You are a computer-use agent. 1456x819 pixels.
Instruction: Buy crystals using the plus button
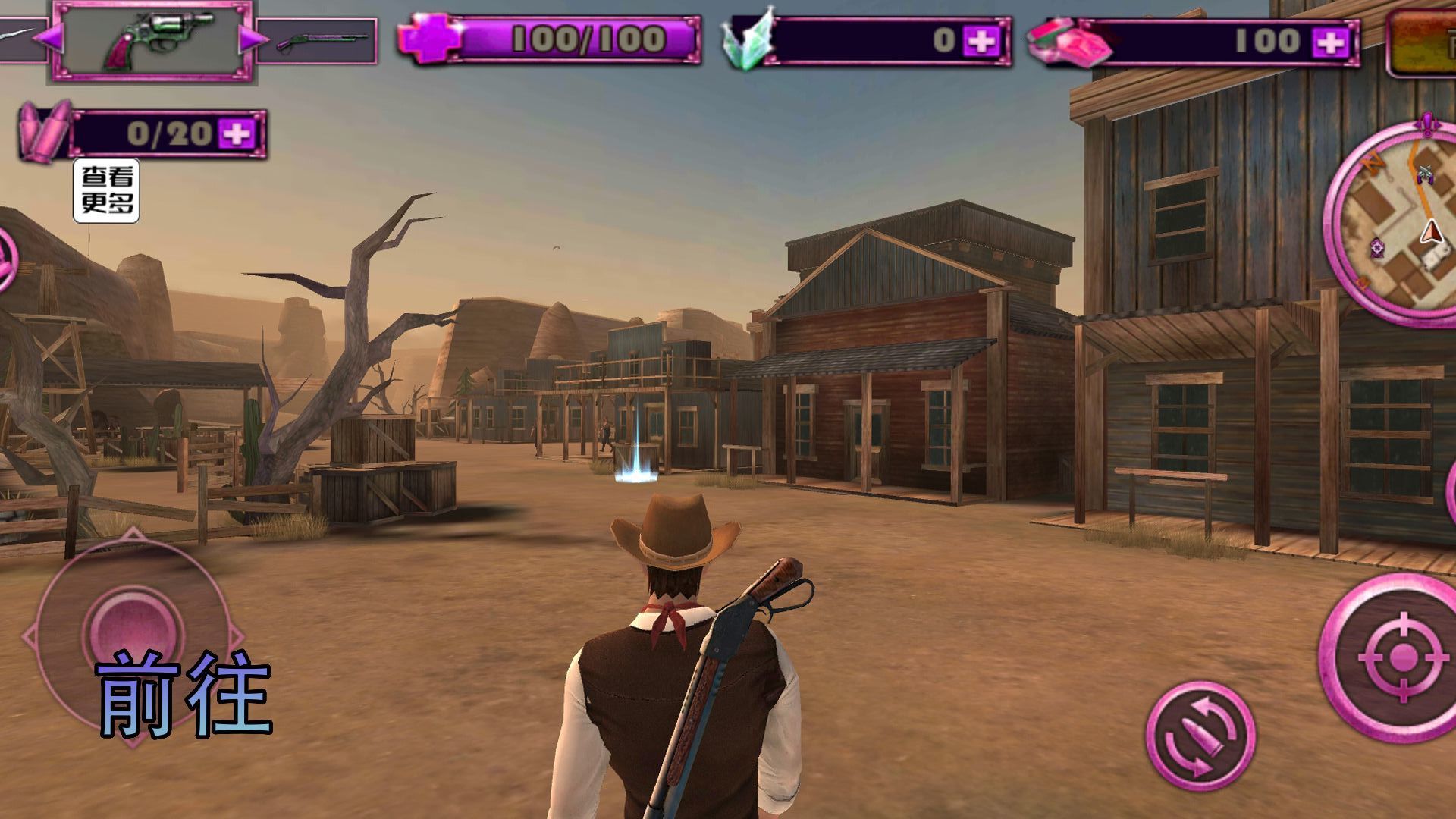tap(981, 41)
